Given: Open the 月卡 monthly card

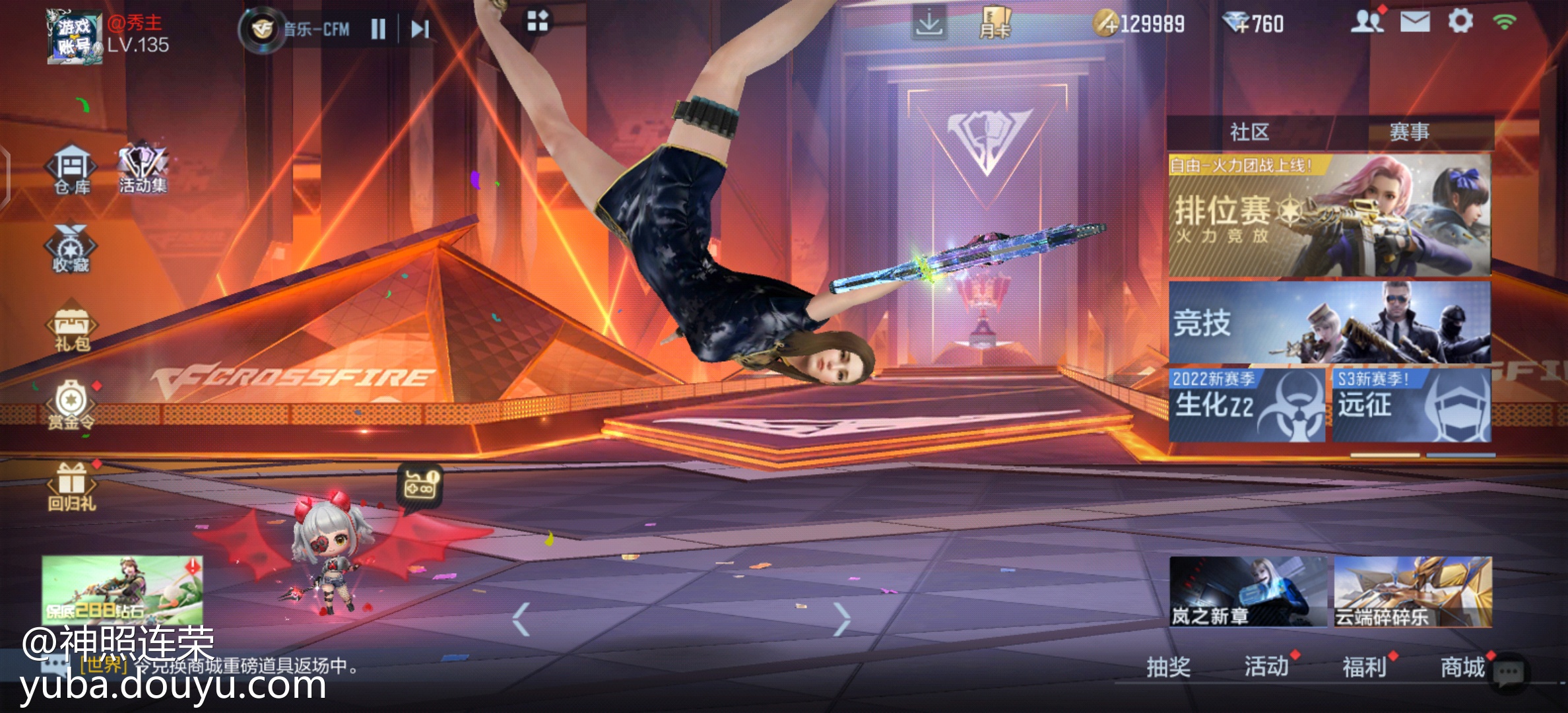Looking at the screenshot, I should 995,24.
